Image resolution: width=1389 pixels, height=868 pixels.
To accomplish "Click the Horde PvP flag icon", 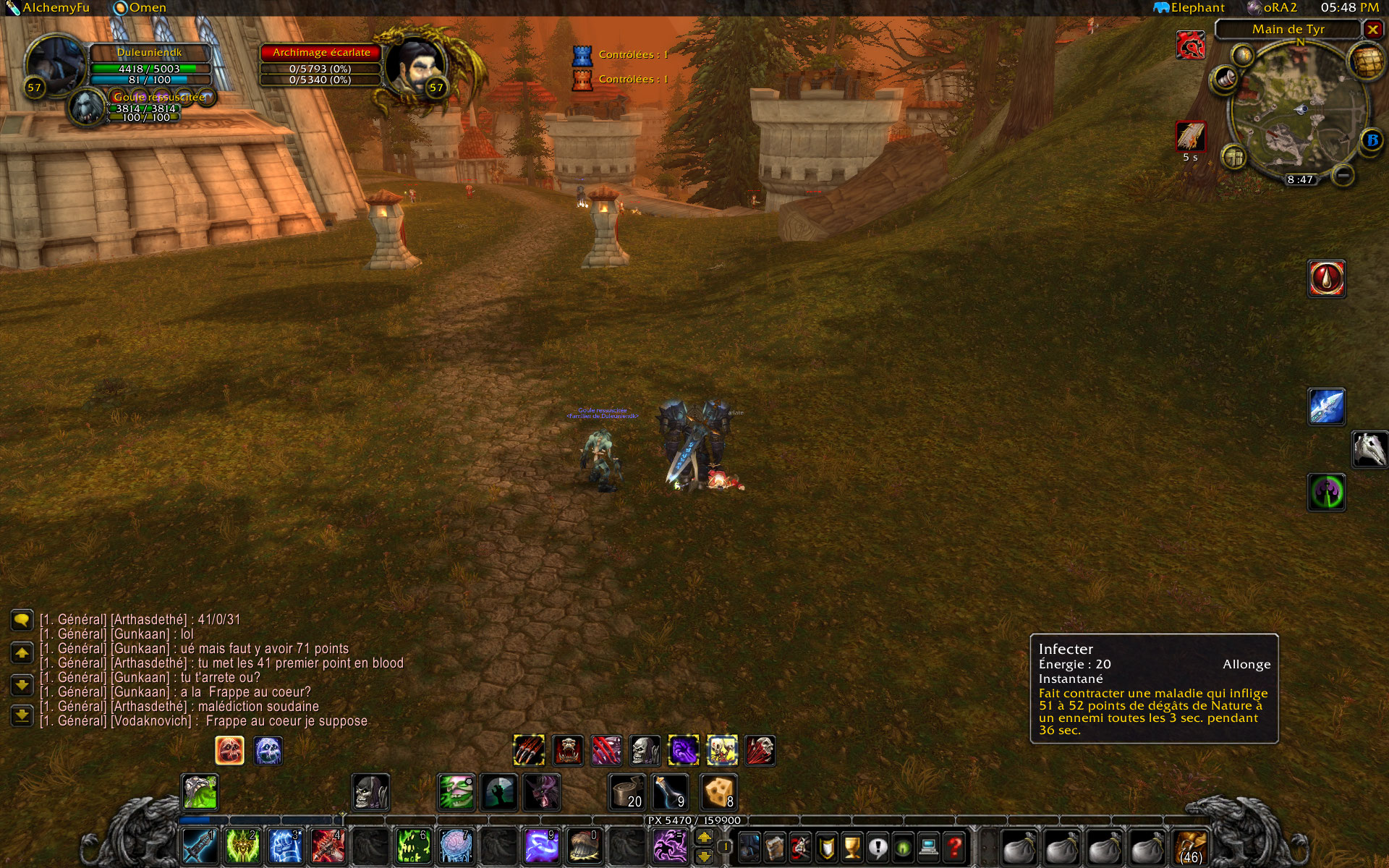I will click(1190, 46).
